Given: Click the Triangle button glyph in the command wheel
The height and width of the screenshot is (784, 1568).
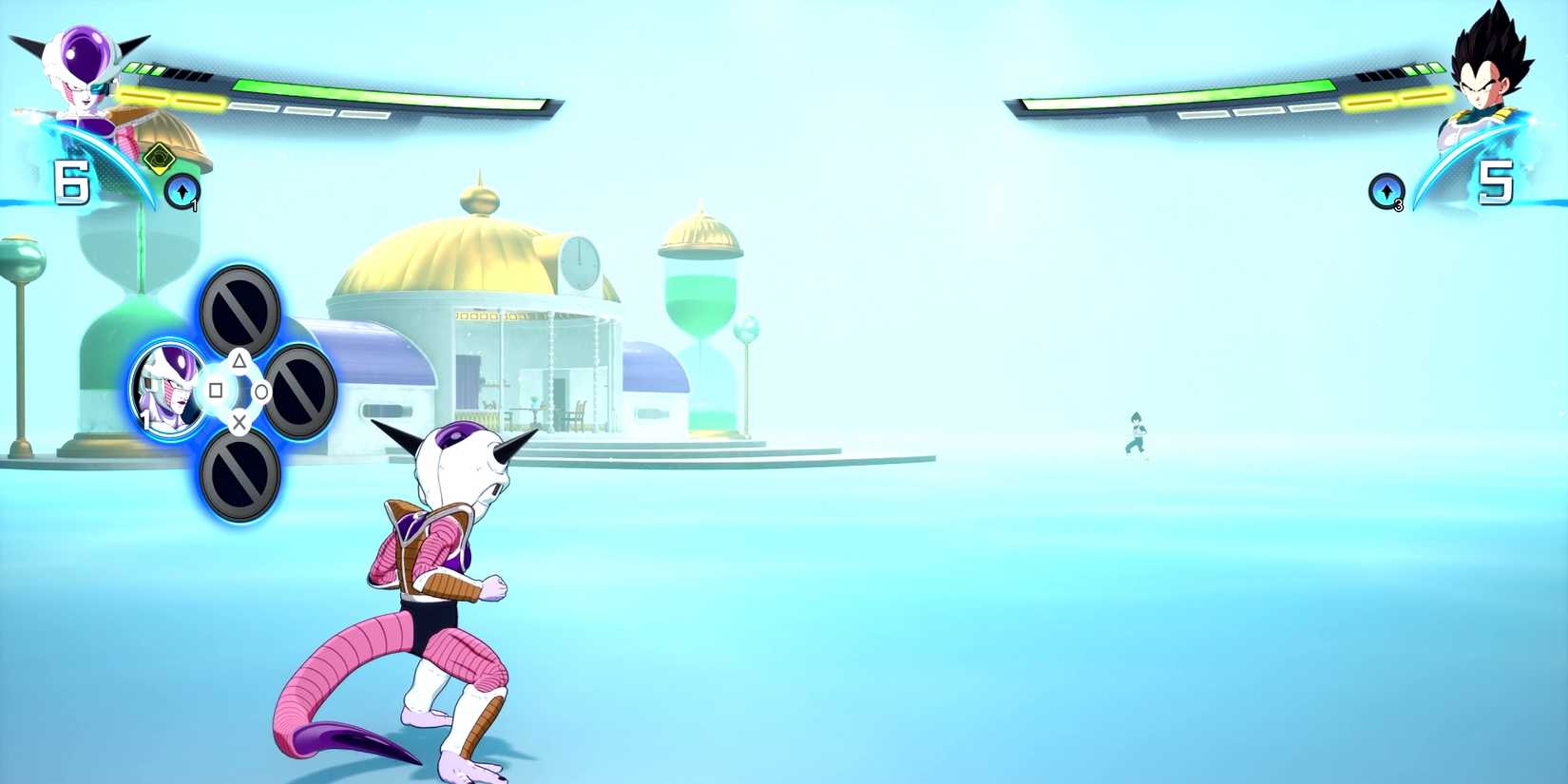Looking at the screenshot, I should tap(239, 362).
